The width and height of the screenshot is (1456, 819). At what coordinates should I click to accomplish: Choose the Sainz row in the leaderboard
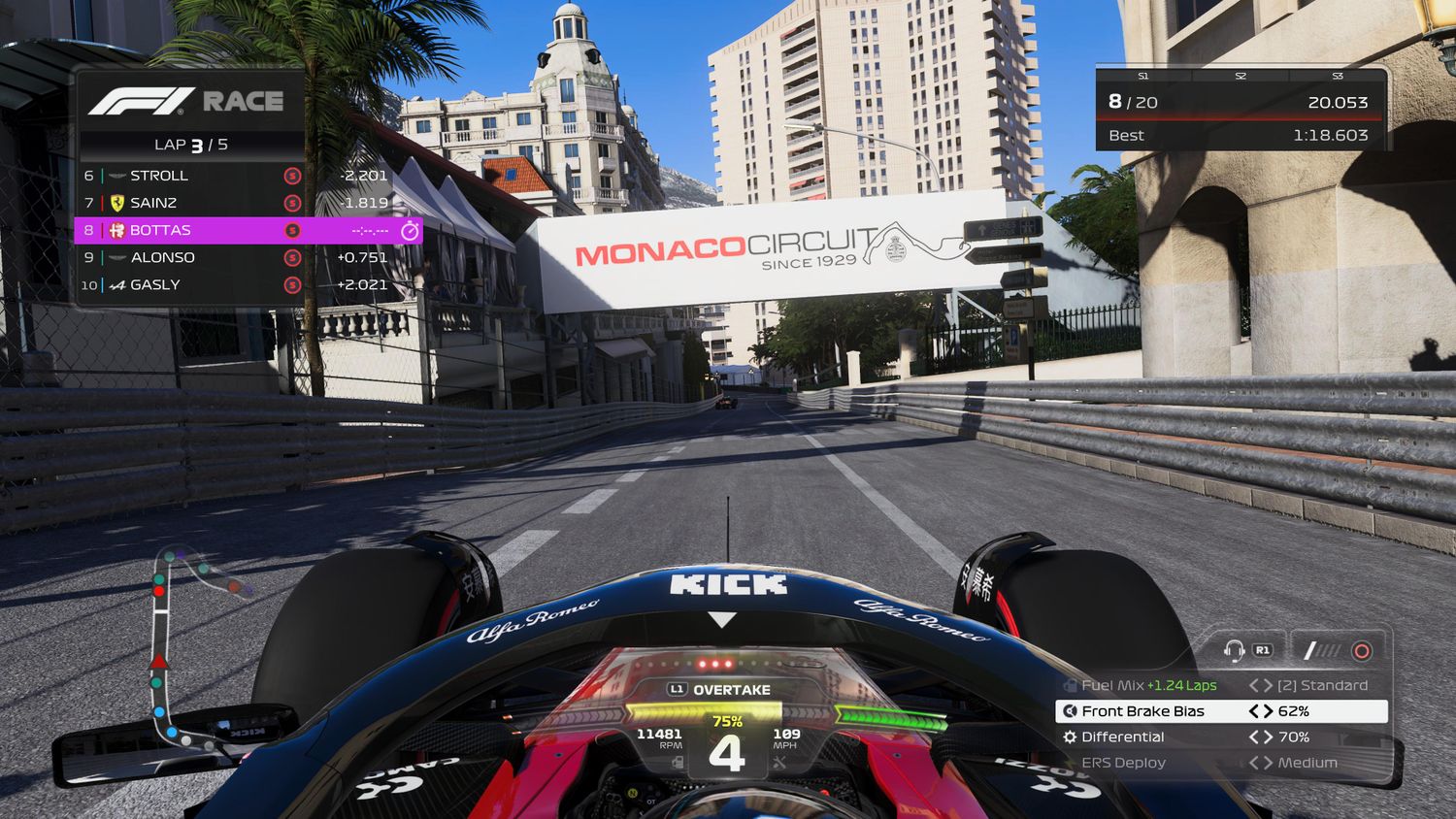(194, 203)
